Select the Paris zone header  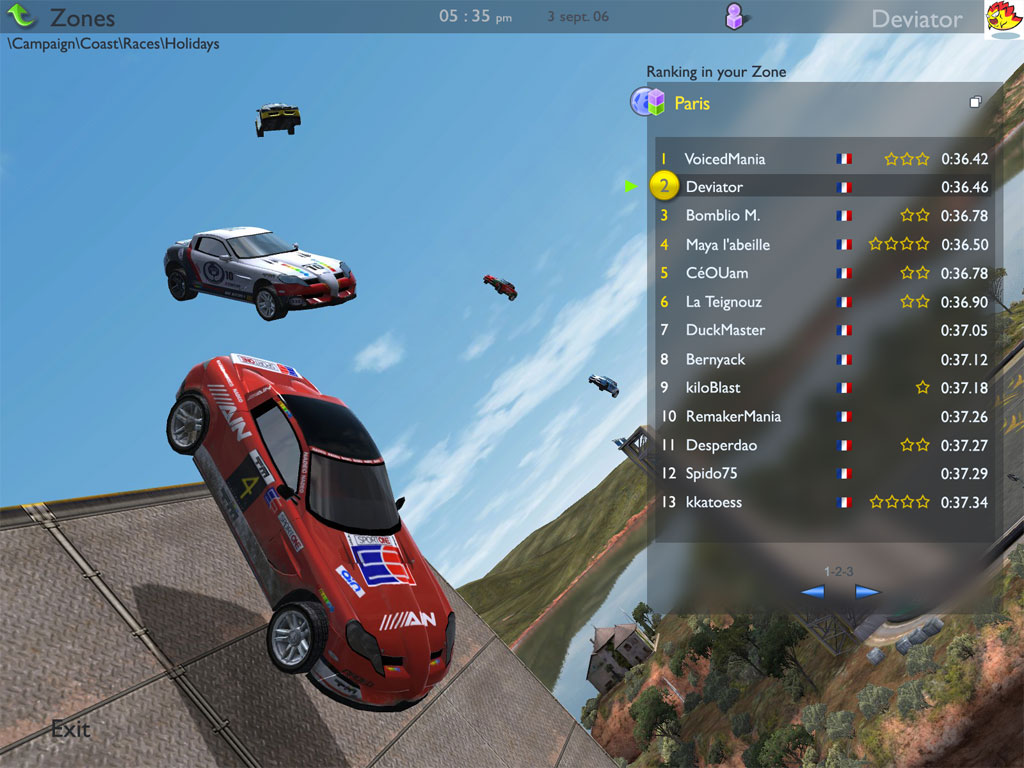click(692, 103)
